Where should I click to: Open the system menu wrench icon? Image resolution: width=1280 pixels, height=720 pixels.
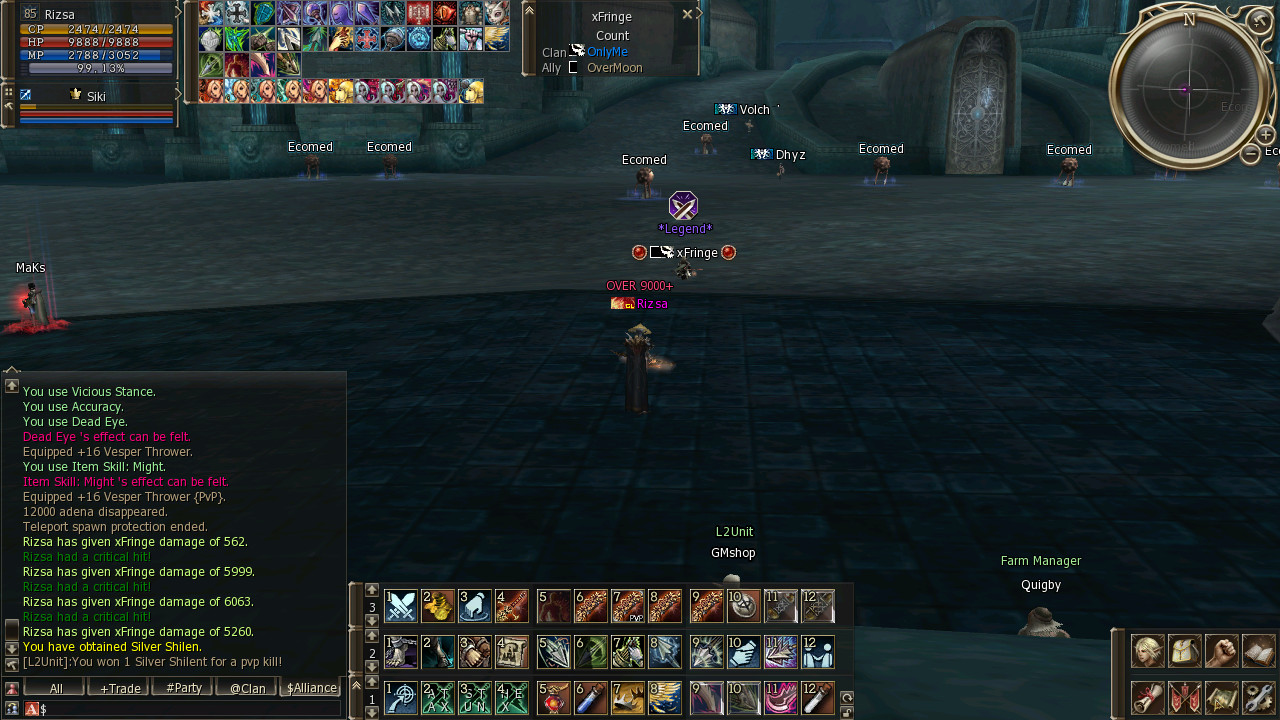coord(1259,697)
